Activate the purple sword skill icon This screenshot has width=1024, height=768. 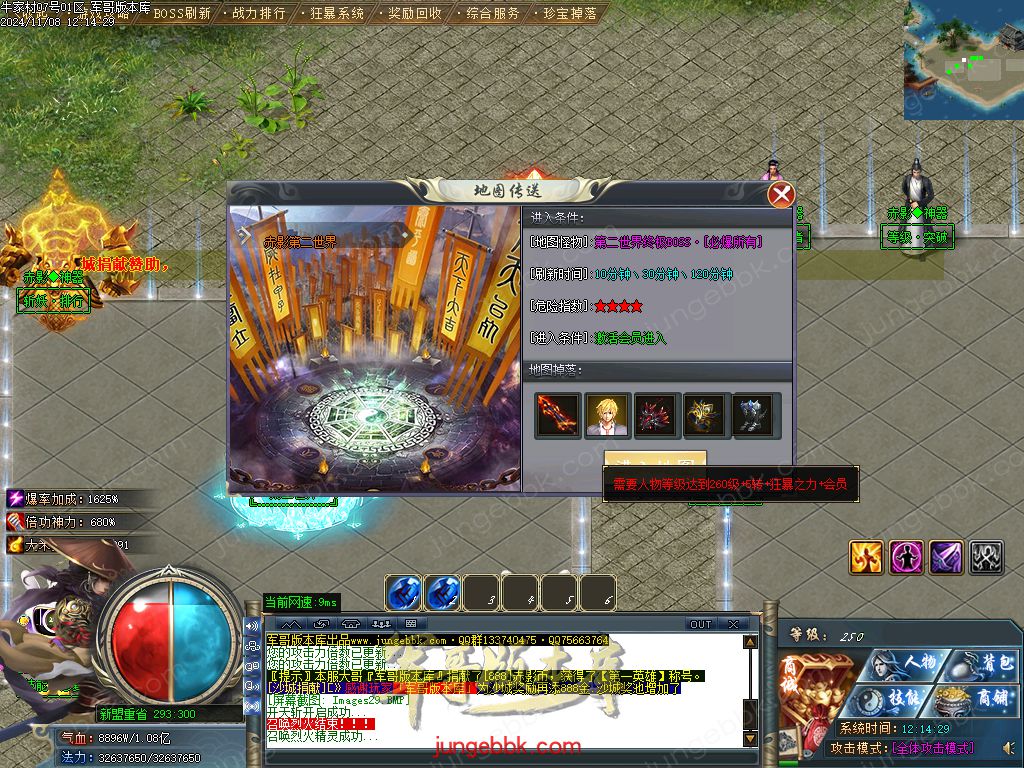pos(946,557)
